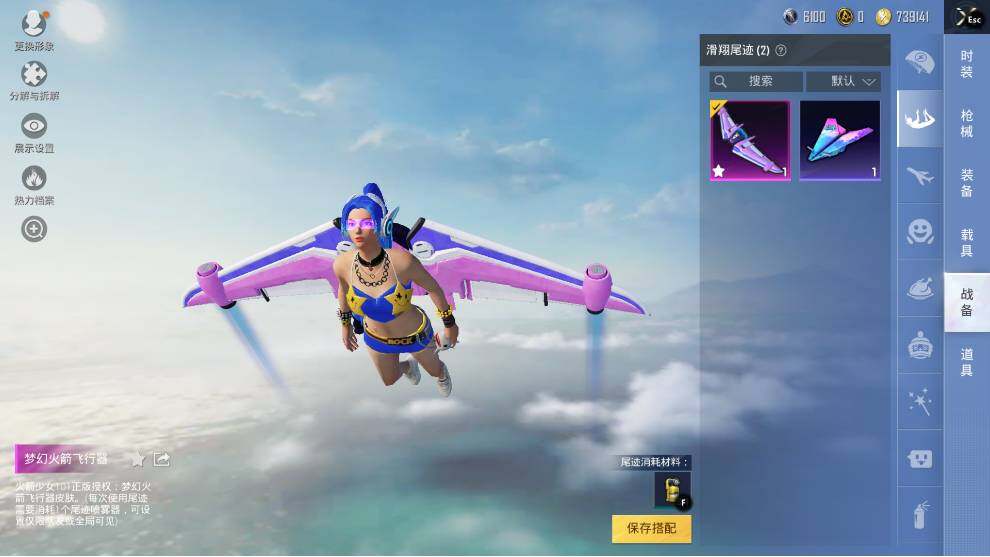Show help for 滑翔尾迹 via question mark
Image resolution: width=990 pixels, height=557 pixels.
pyautogui.click(x=781, y=50)
